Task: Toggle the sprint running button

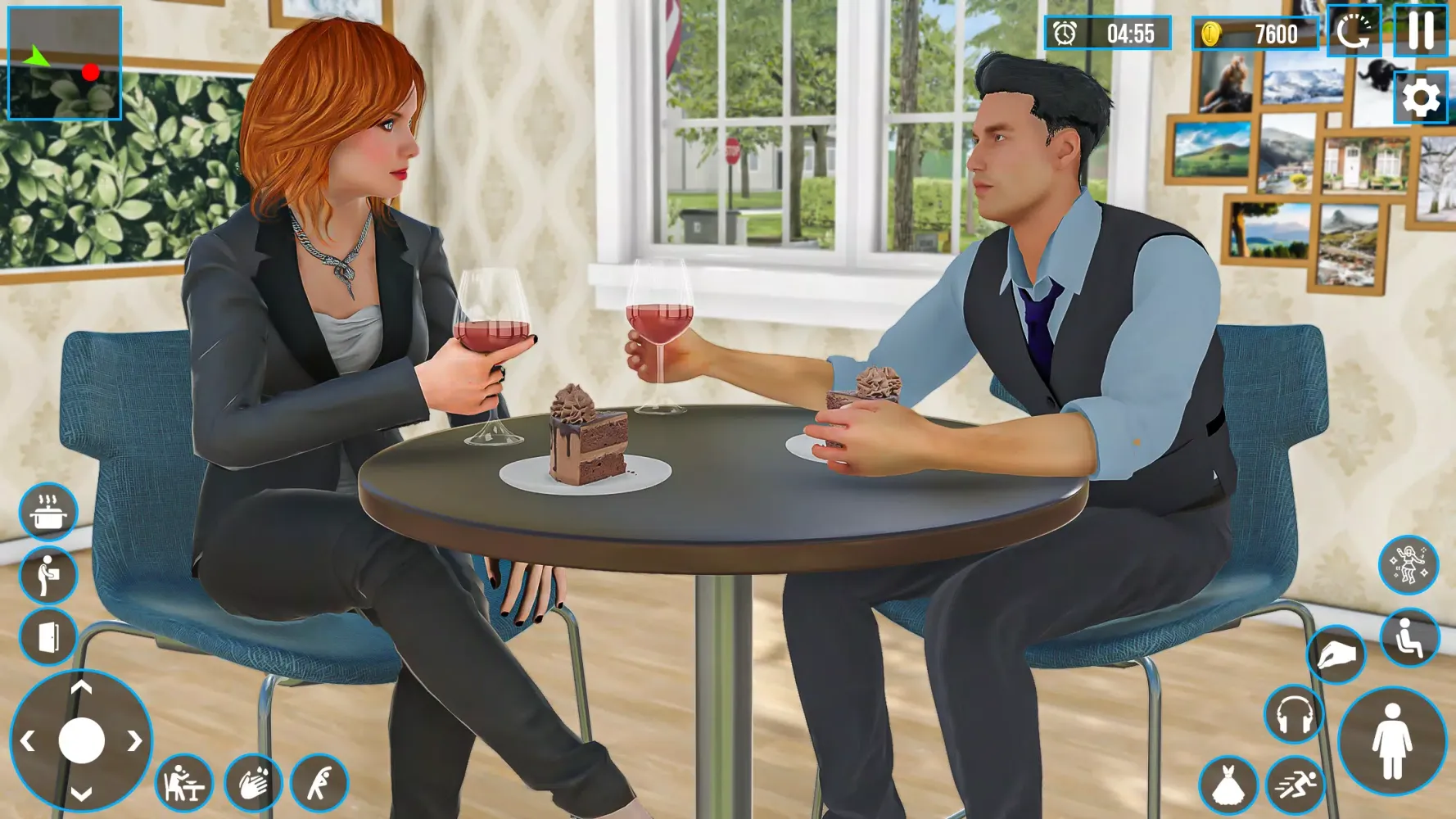Action: click(x=1295, y=785)
